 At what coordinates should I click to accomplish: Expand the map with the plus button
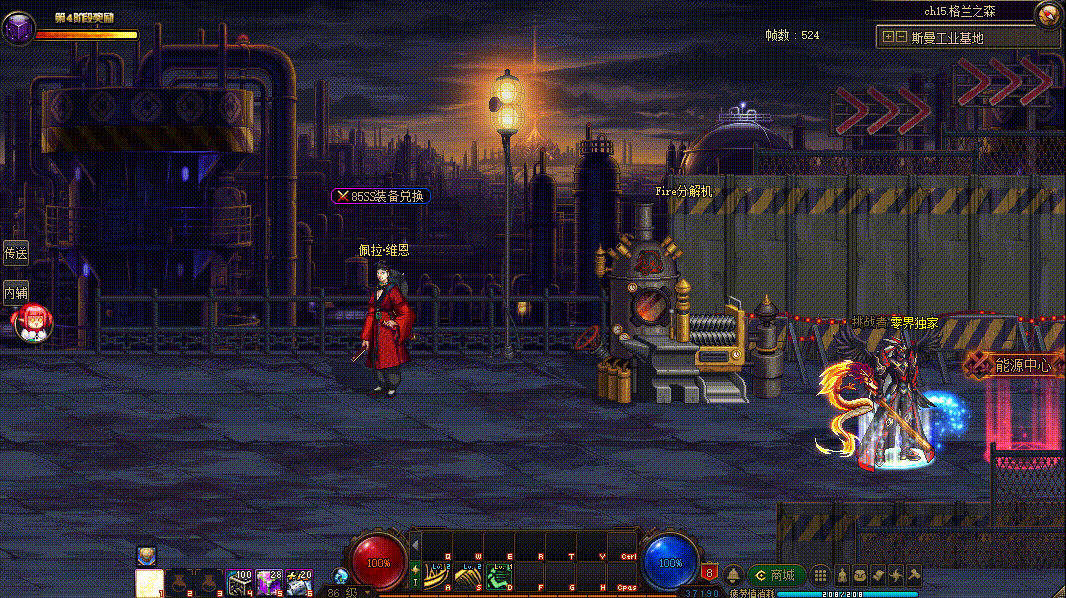(x=887, y=37)
